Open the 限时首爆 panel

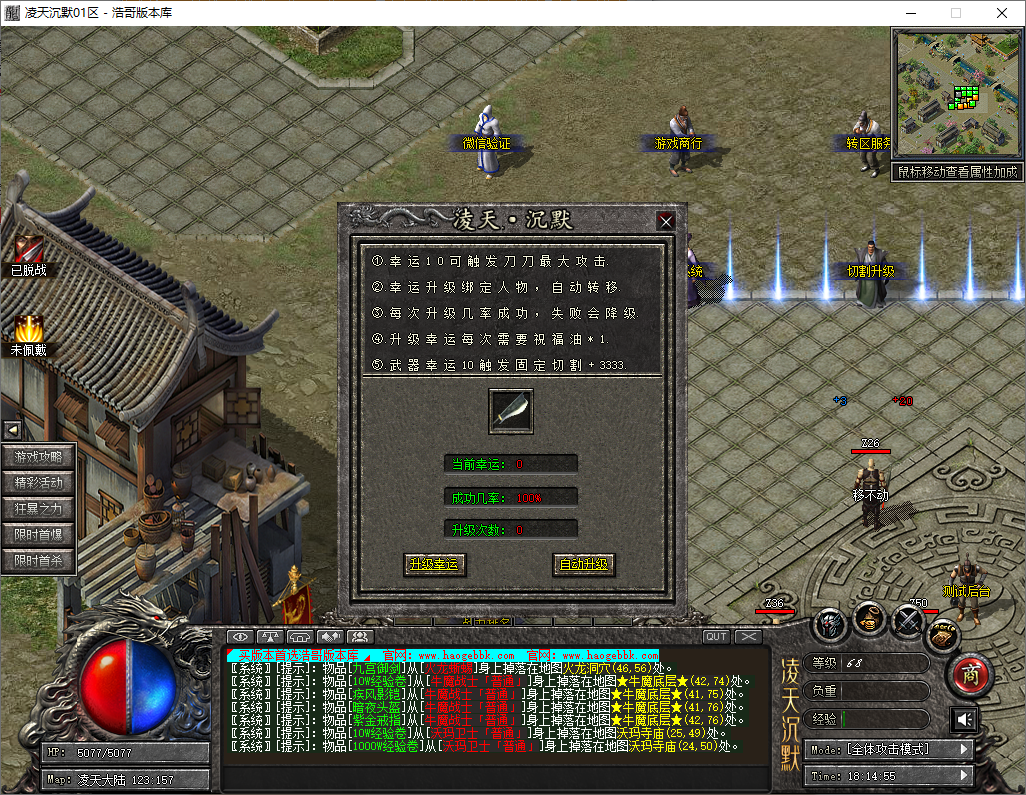pos(39,535)
